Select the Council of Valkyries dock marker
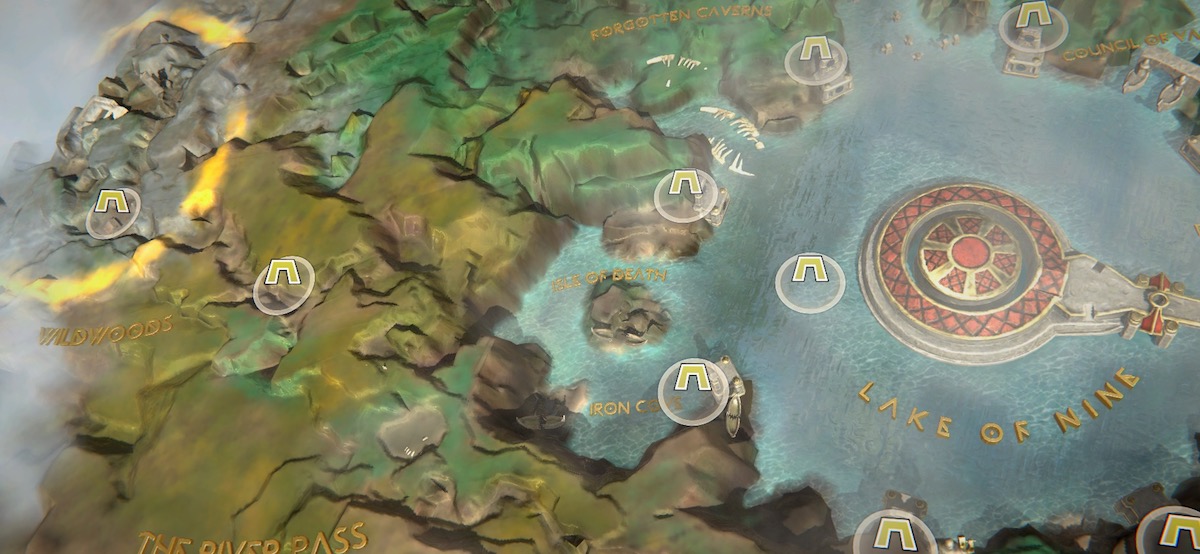The image size is (1200, 554). click(x=1033, y=22)
